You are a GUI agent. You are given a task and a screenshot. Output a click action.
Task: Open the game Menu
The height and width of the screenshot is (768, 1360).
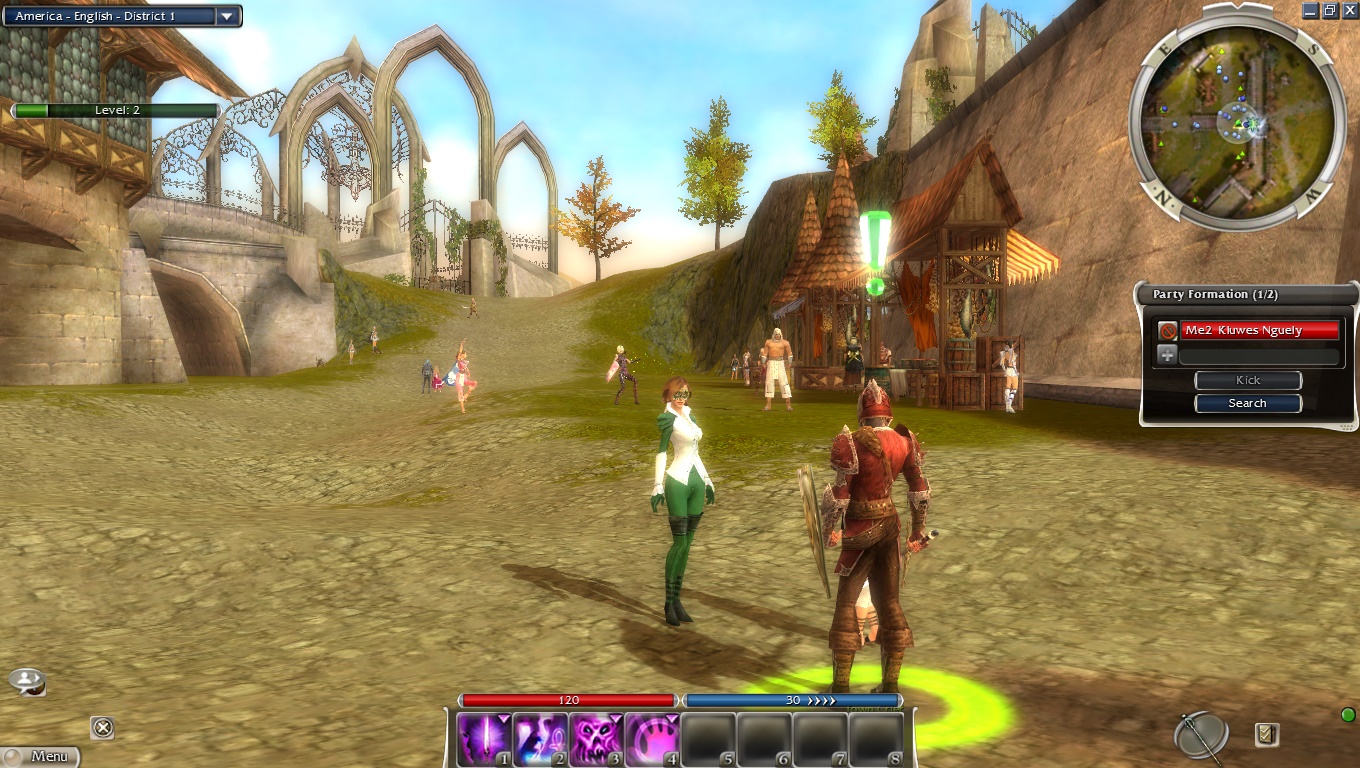coord(40,757)
